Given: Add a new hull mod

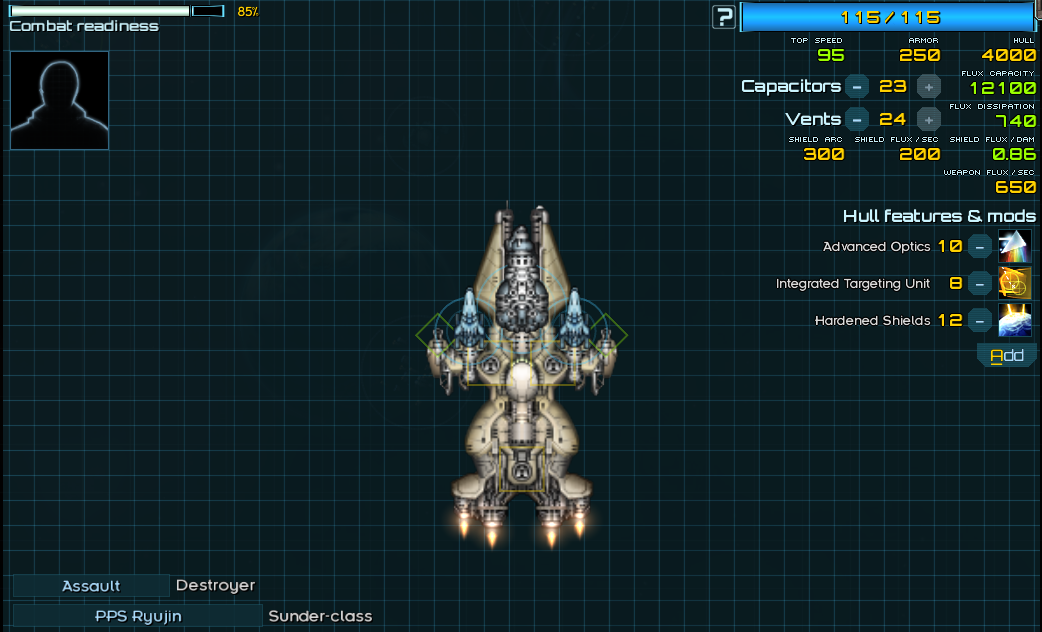Looking at the screenshot, I should (x=1007, y=356).
